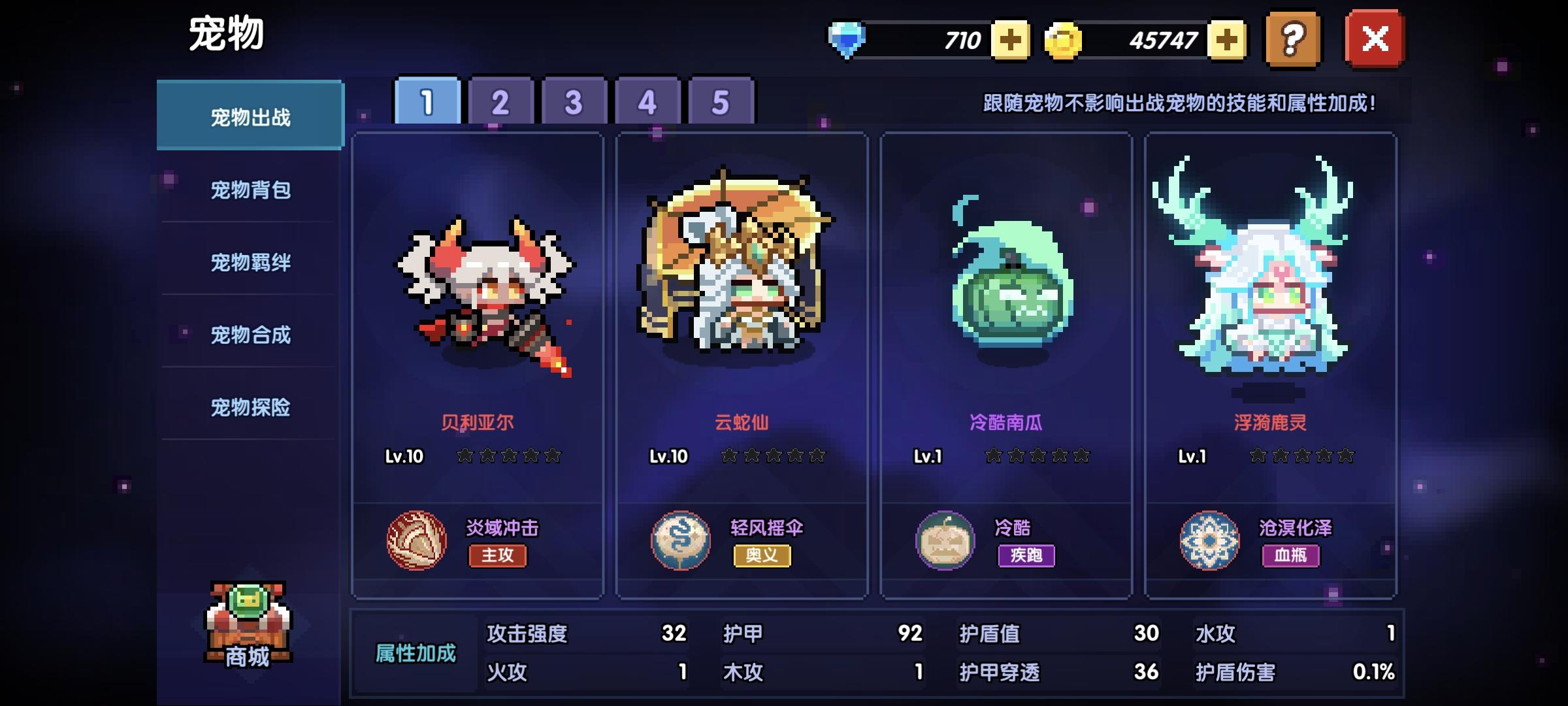Viewport: 1568px width, 706px height.
Task: Open the 宠物羁绊 section
Action: [251, 261]
